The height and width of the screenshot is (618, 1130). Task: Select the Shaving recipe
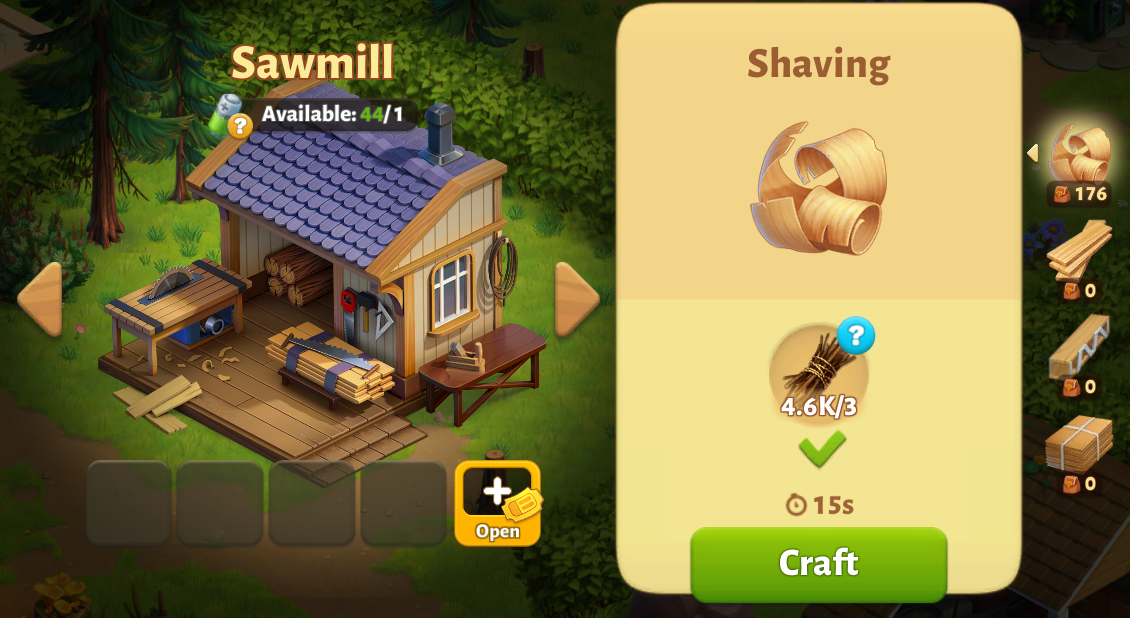click(1079, 156)
